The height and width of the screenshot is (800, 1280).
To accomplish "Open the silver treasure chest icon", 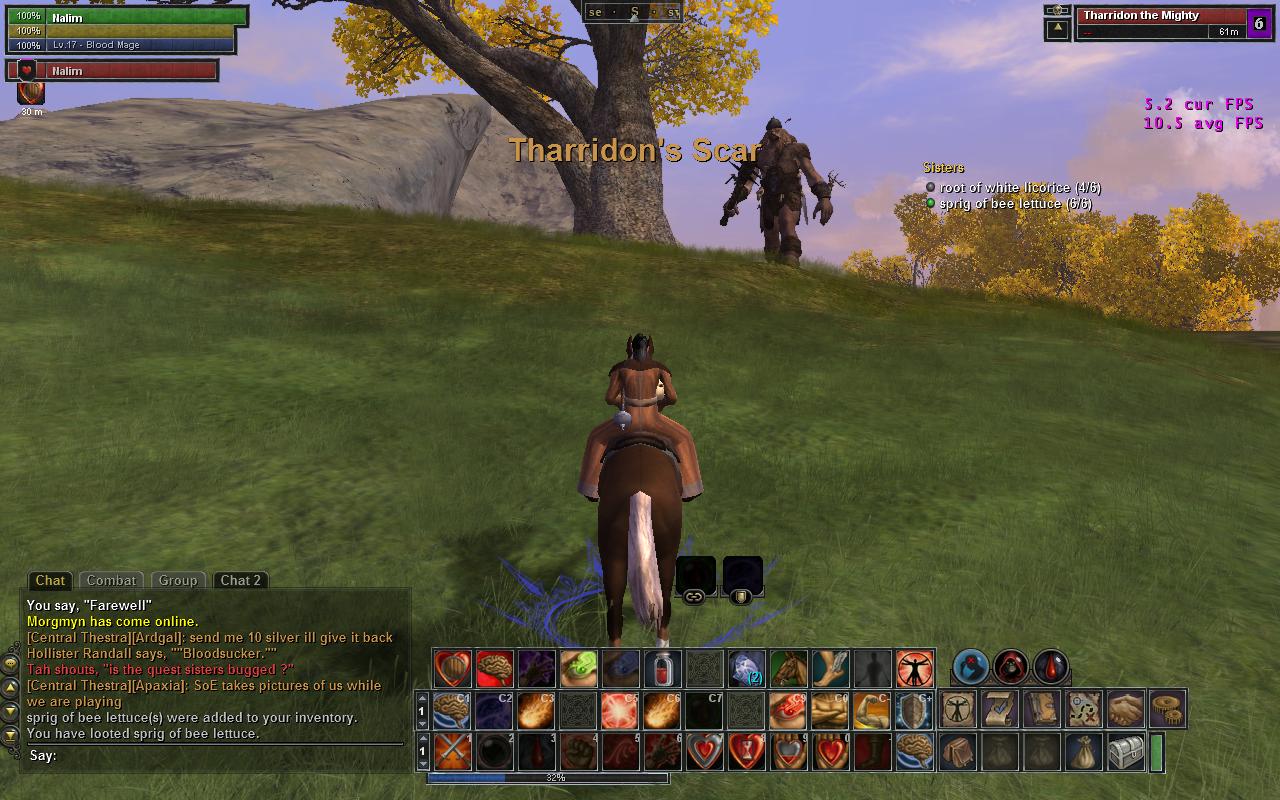I will 1126,752.
